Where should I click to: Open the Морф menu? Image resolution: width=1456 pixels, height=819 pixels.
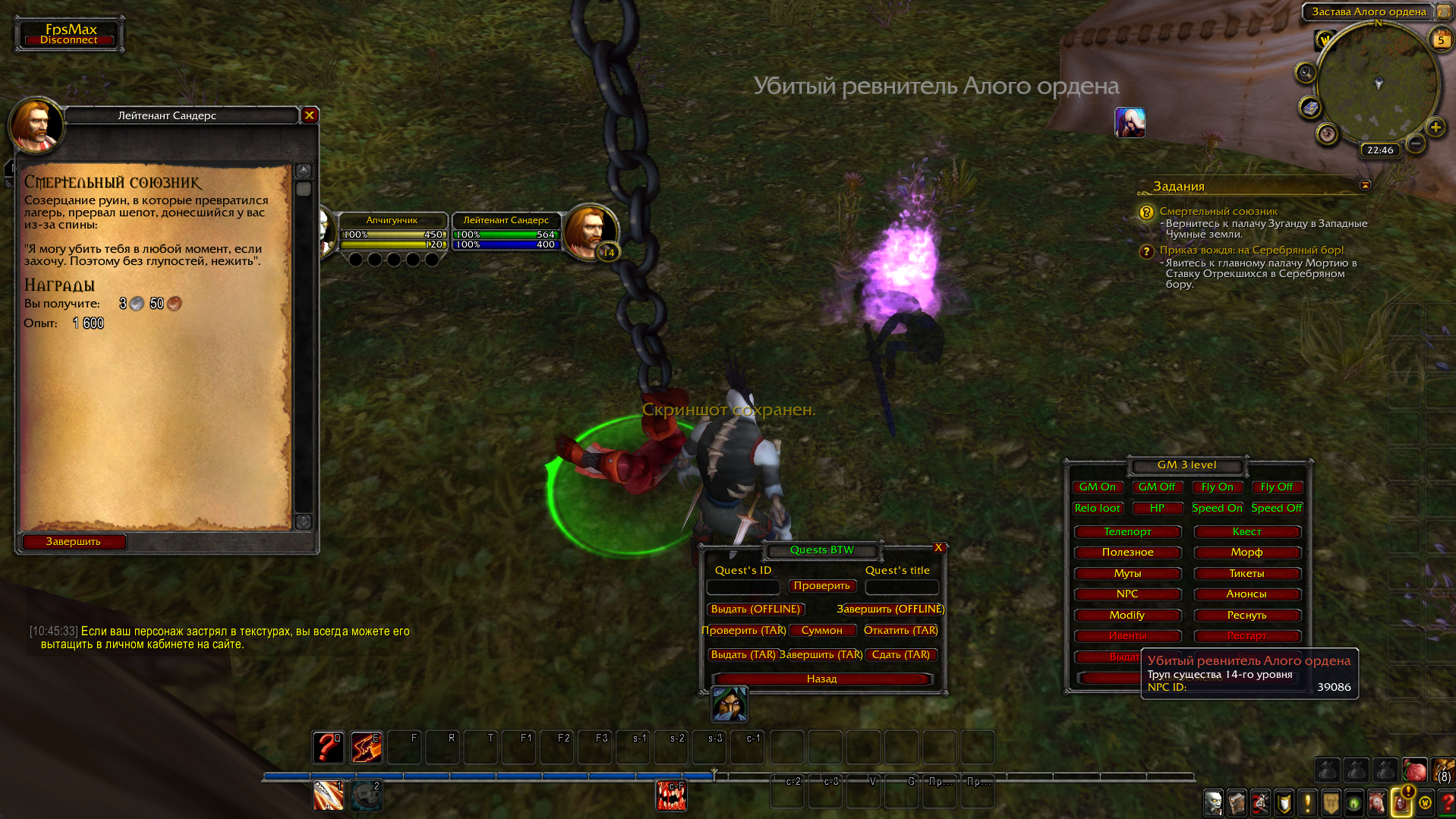pos(1246,553)
